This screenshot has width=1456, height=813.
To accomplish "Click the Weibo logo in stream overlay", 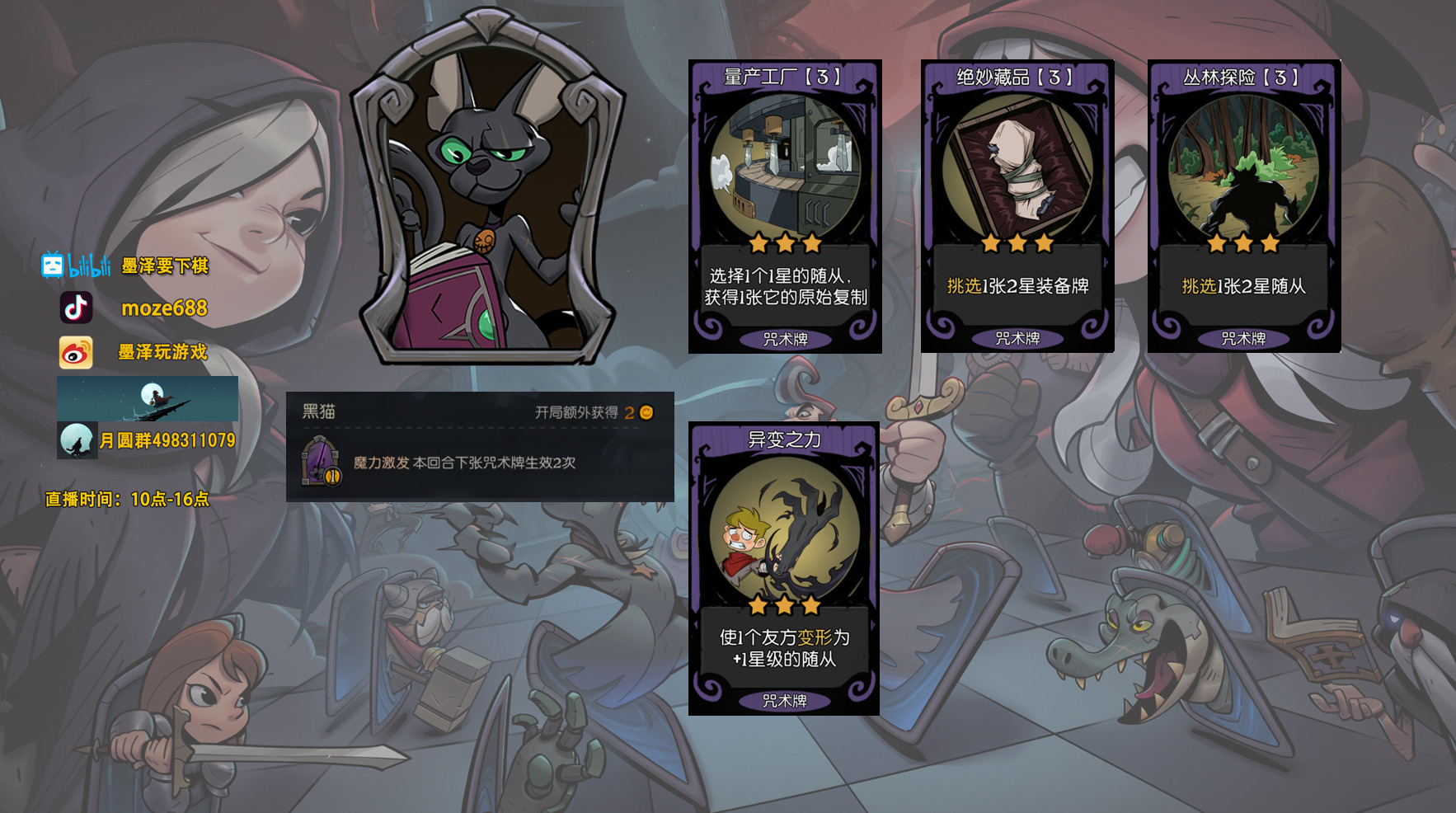I will pos(76,353).
